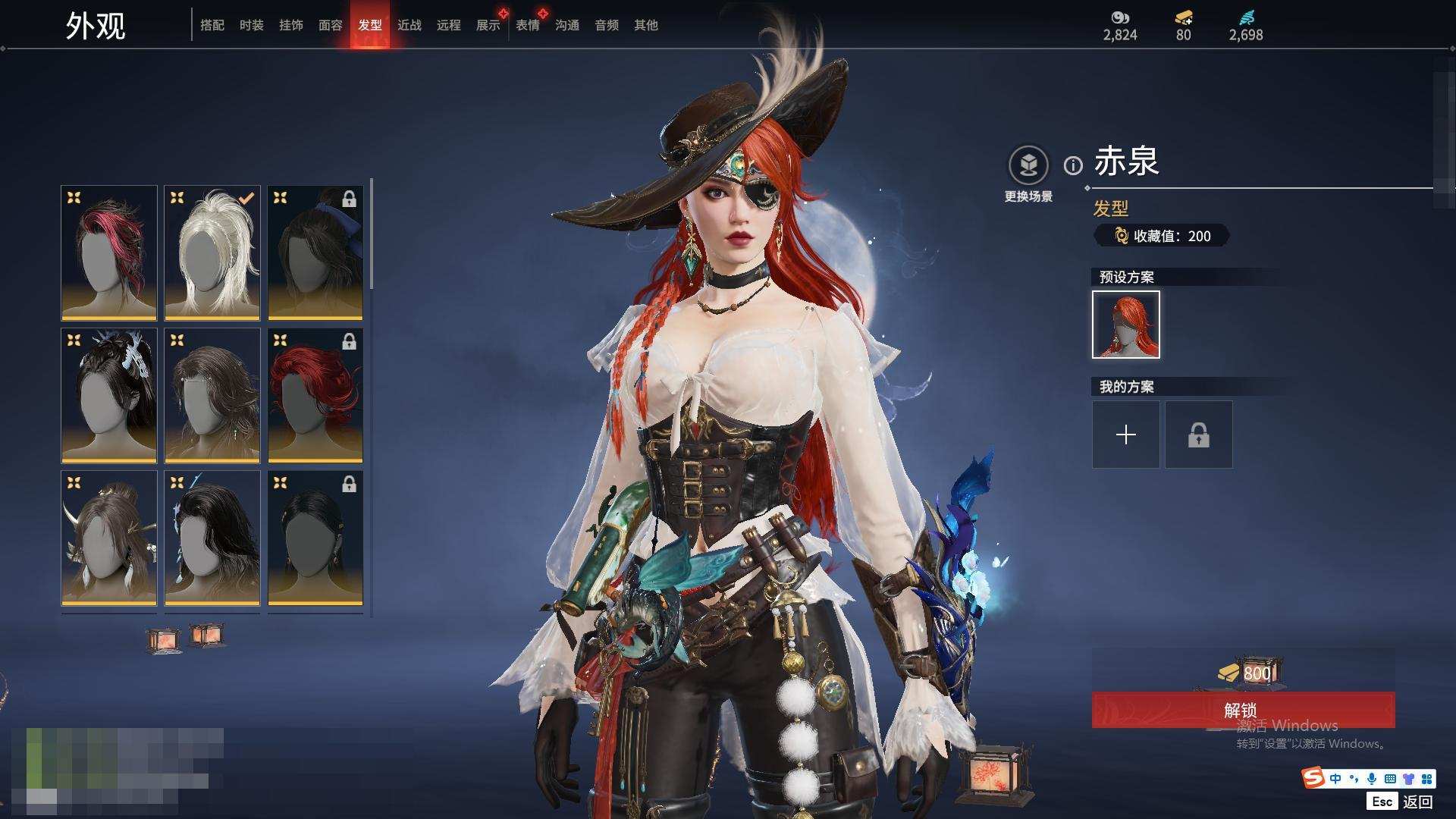Open the info icon beside 赤泉

pyautogui.click(x=1072, y=165)
